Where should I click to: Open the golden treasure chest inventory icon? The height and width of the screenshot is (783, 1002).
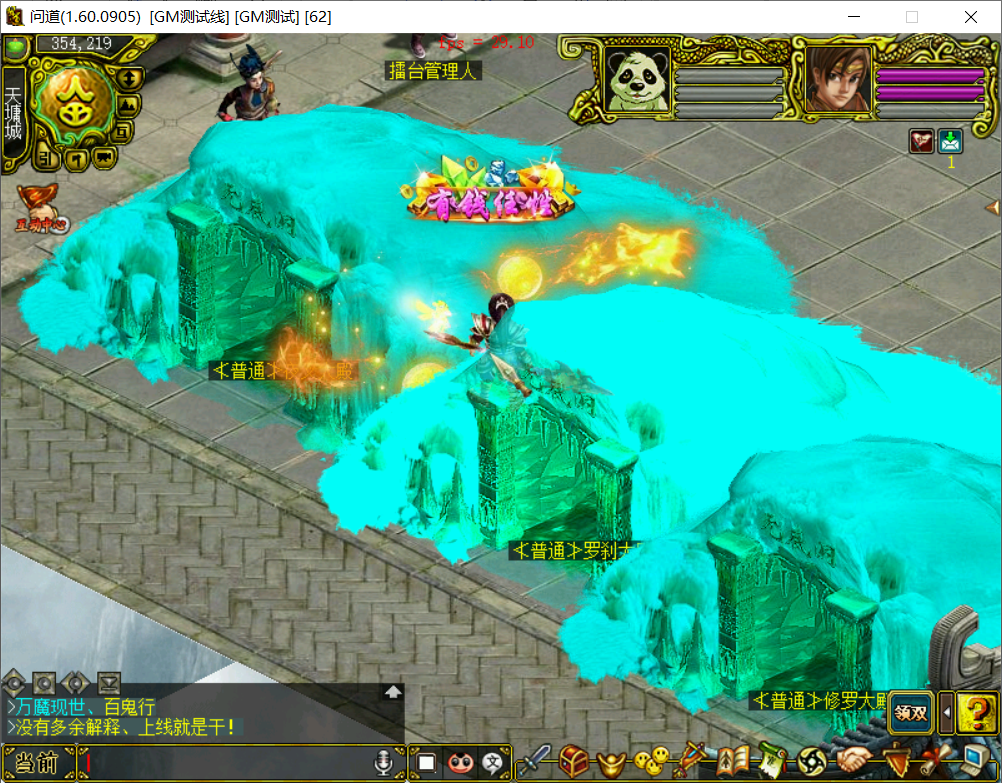(573, 762)
